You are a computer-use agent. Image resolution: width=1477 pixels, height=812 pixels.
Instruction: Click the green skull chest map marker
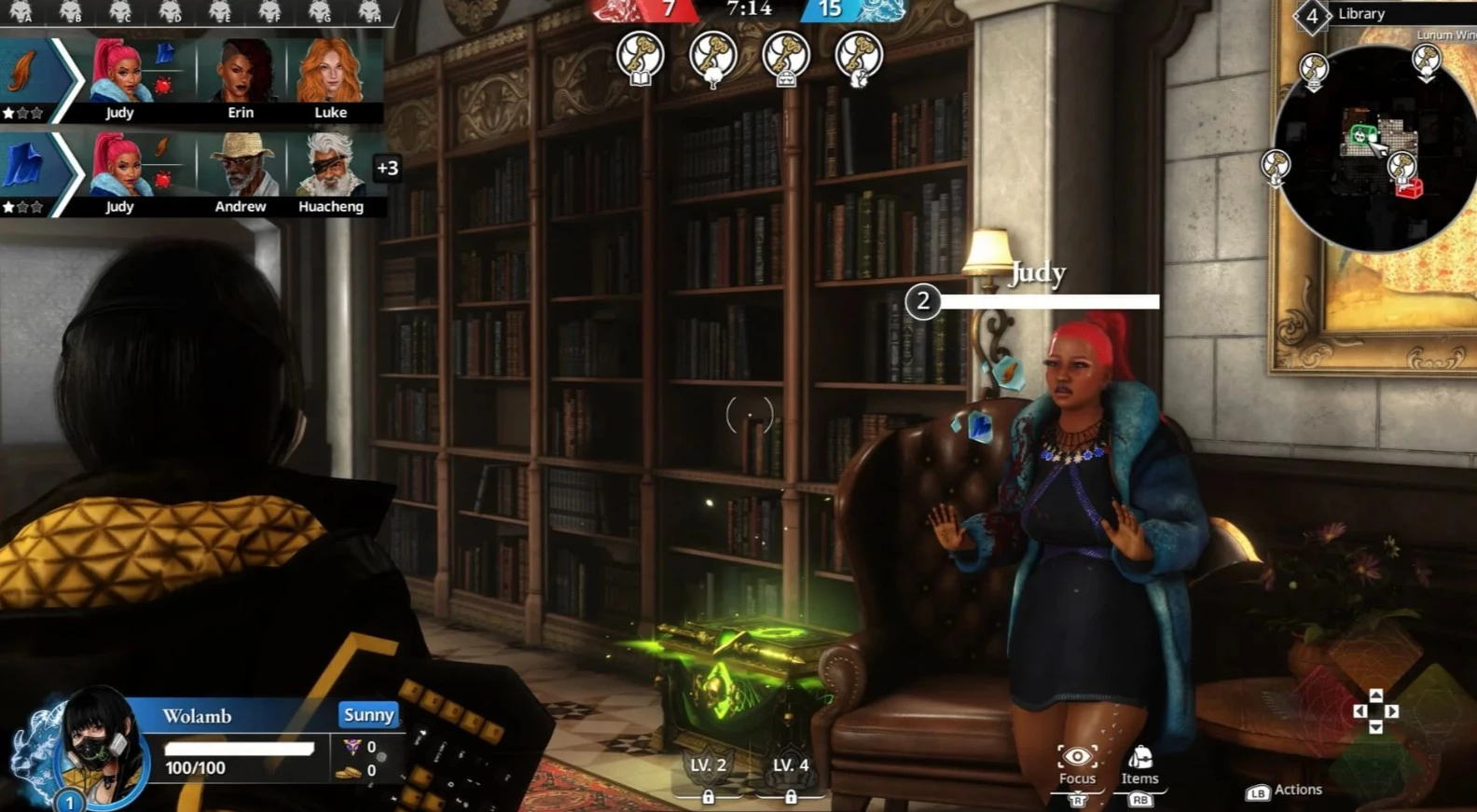1360,137
